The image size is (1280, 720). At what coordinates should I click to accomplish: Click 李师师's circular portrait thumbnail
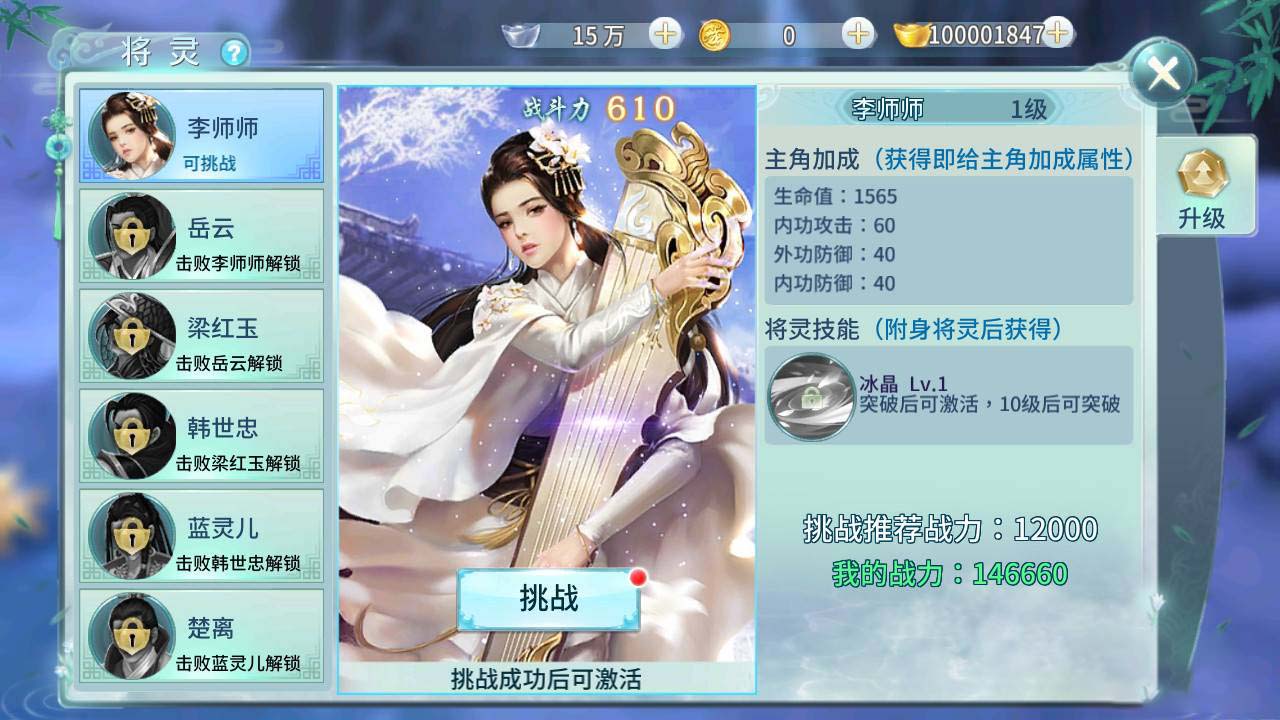coord(131,134)
